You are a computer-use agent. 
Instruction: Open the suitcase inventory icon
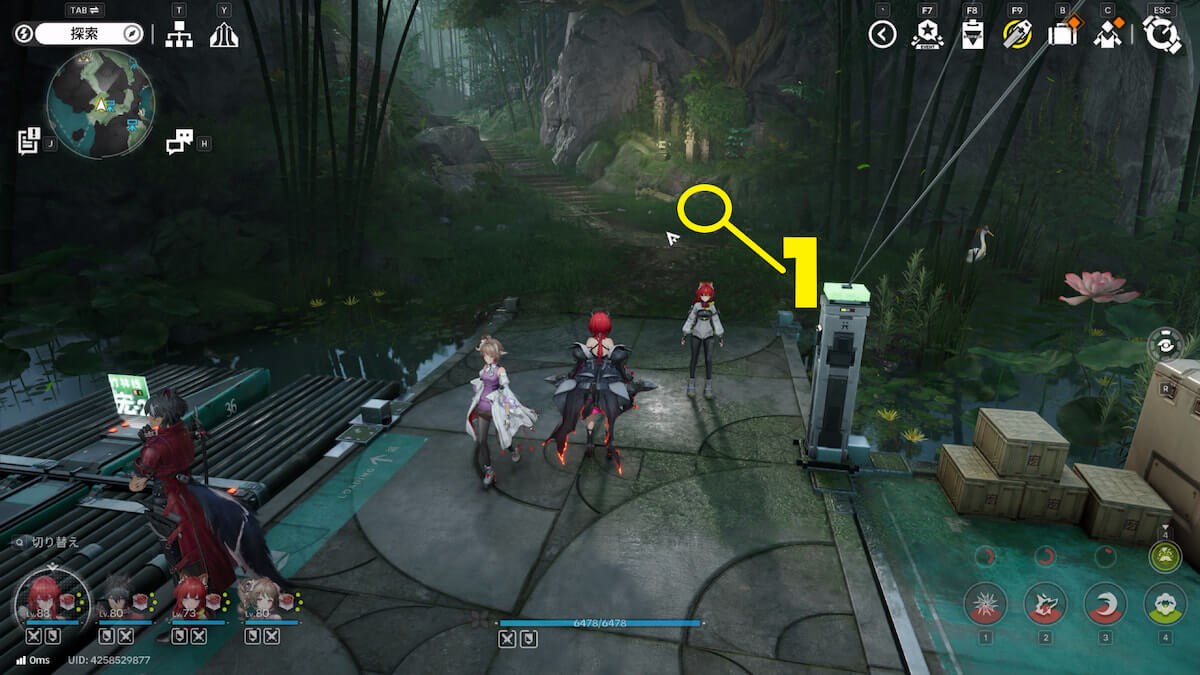(1061, 35)
